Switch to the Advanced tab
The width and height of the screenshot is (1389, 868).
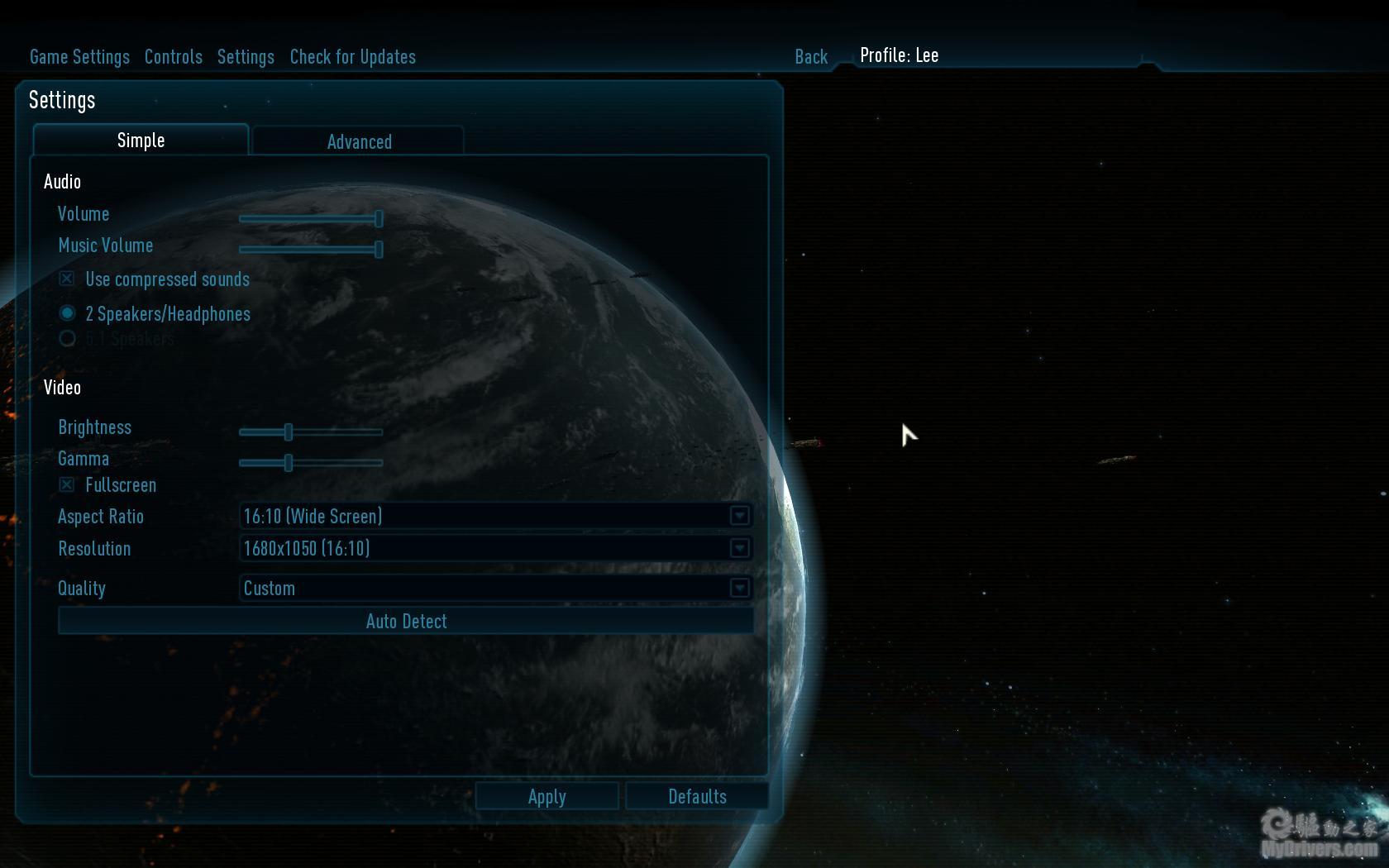(x=359, y=141)
